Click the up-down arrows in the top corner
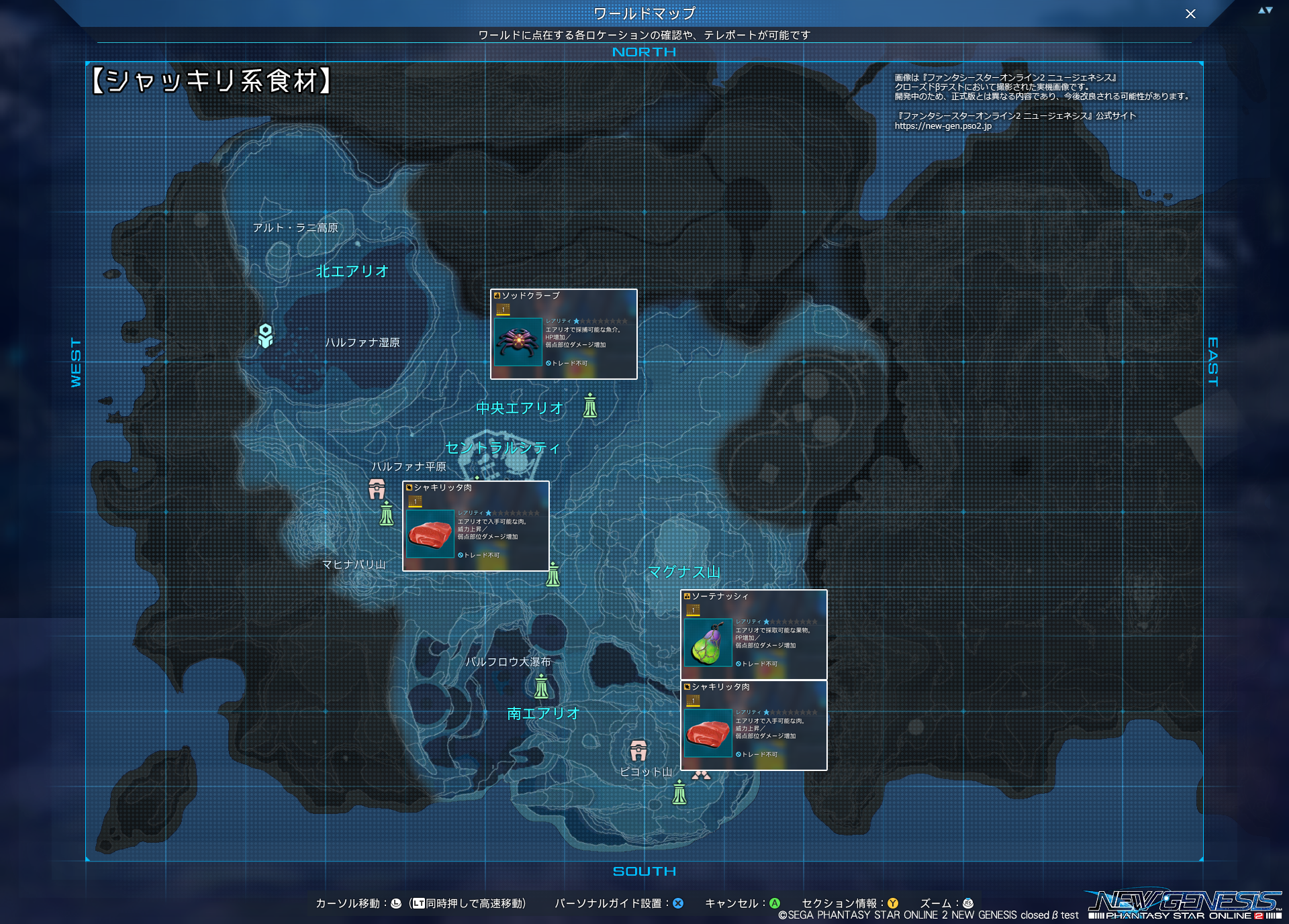This screenshot has height=924, width=1289. [x=1265, y=10]
